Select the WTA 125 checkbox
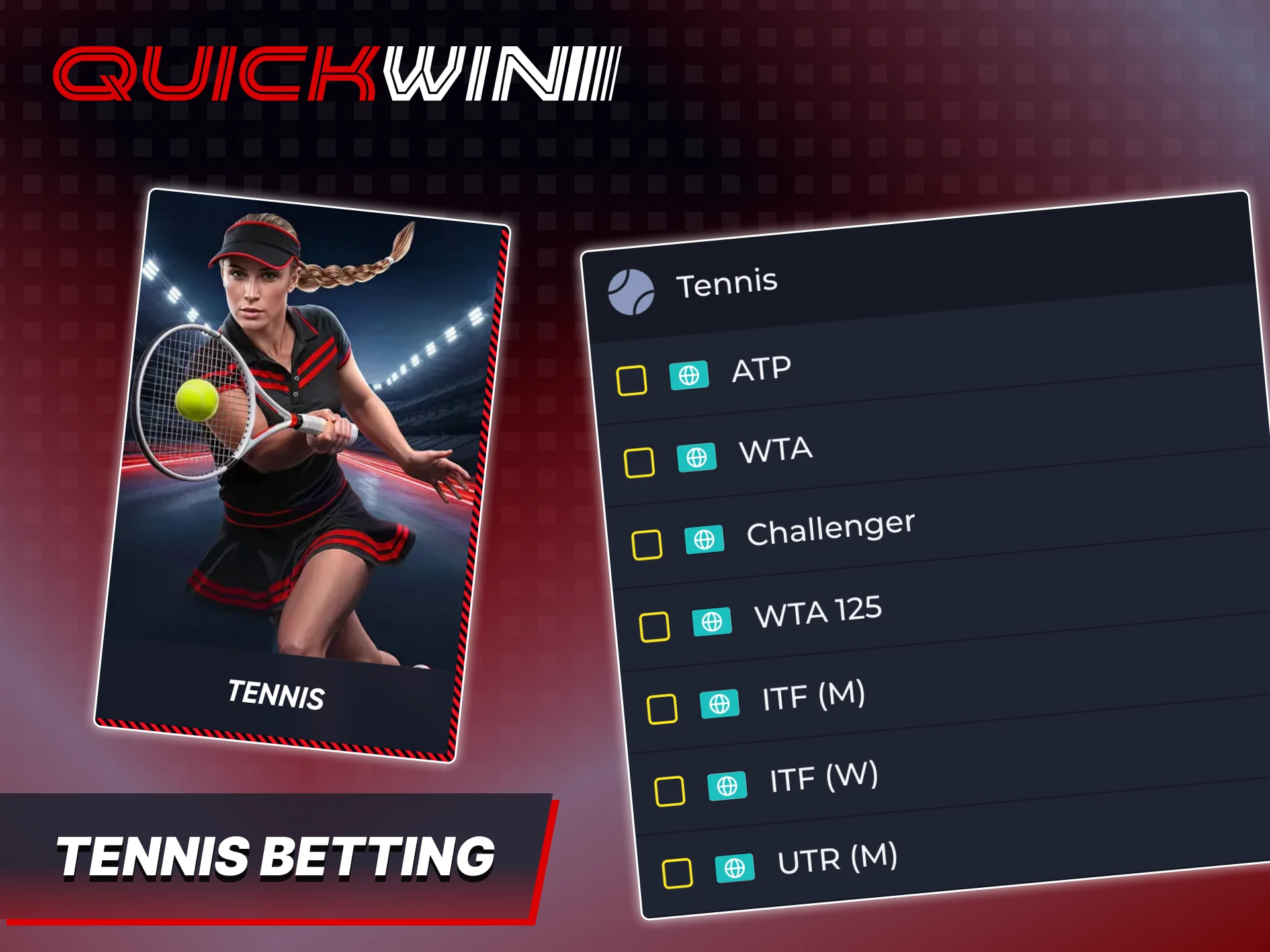This screenshot has width=1270, height=952. (x=655, y=626)
